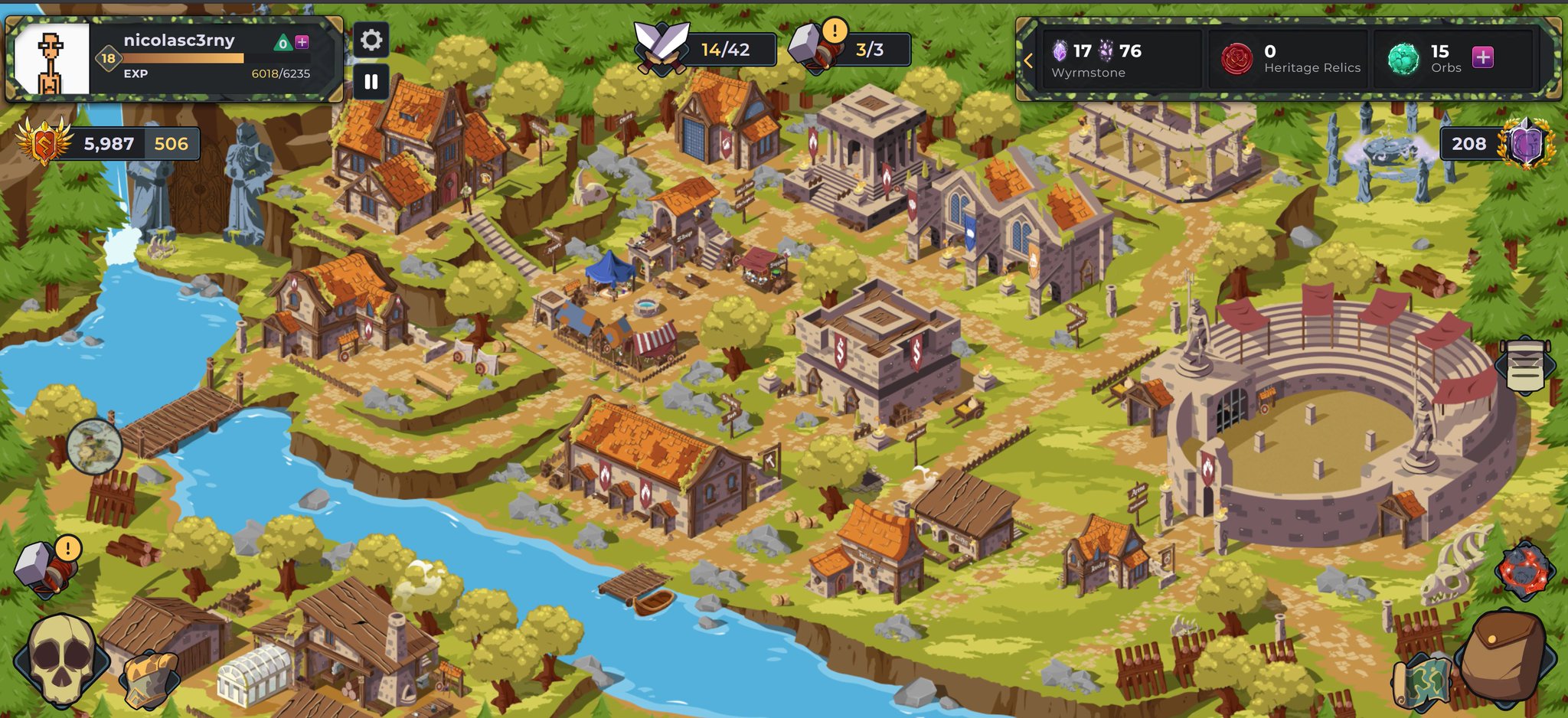Select the Heritage Relics red rose icon

pos(1236,59)
